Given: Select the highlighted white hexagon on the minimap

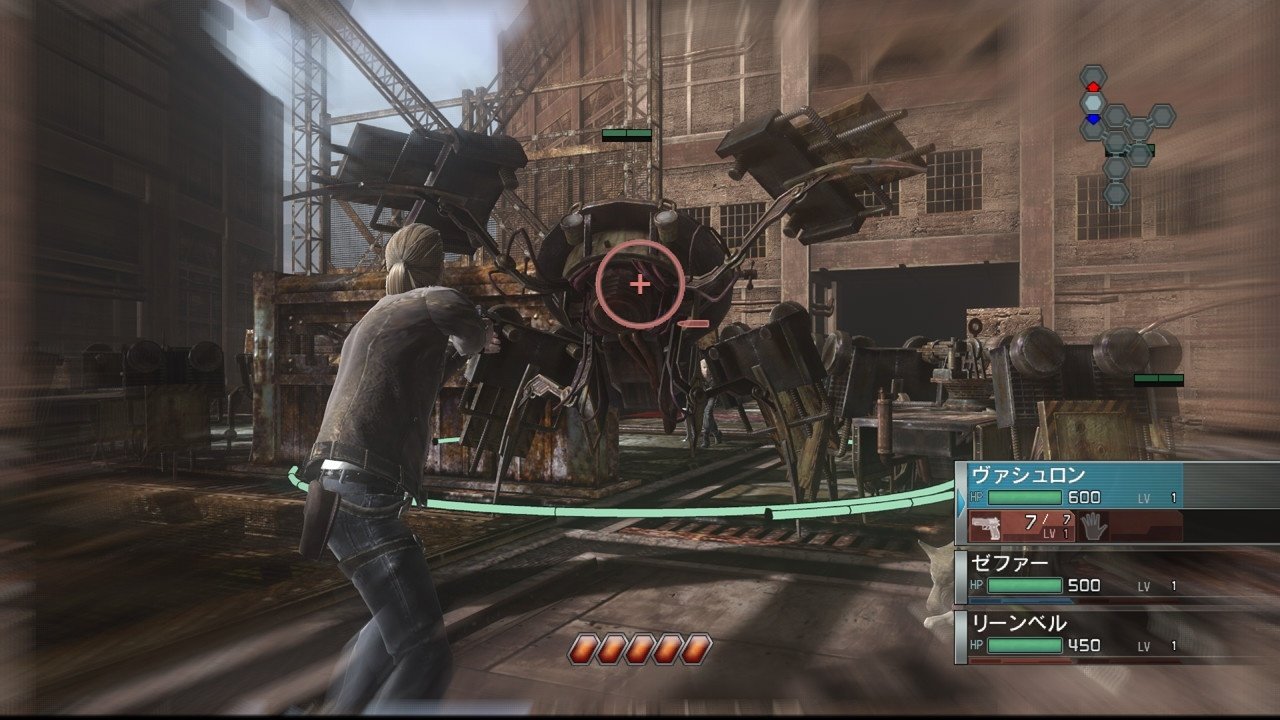Looking at the screenshot, I should (1092, 102).
